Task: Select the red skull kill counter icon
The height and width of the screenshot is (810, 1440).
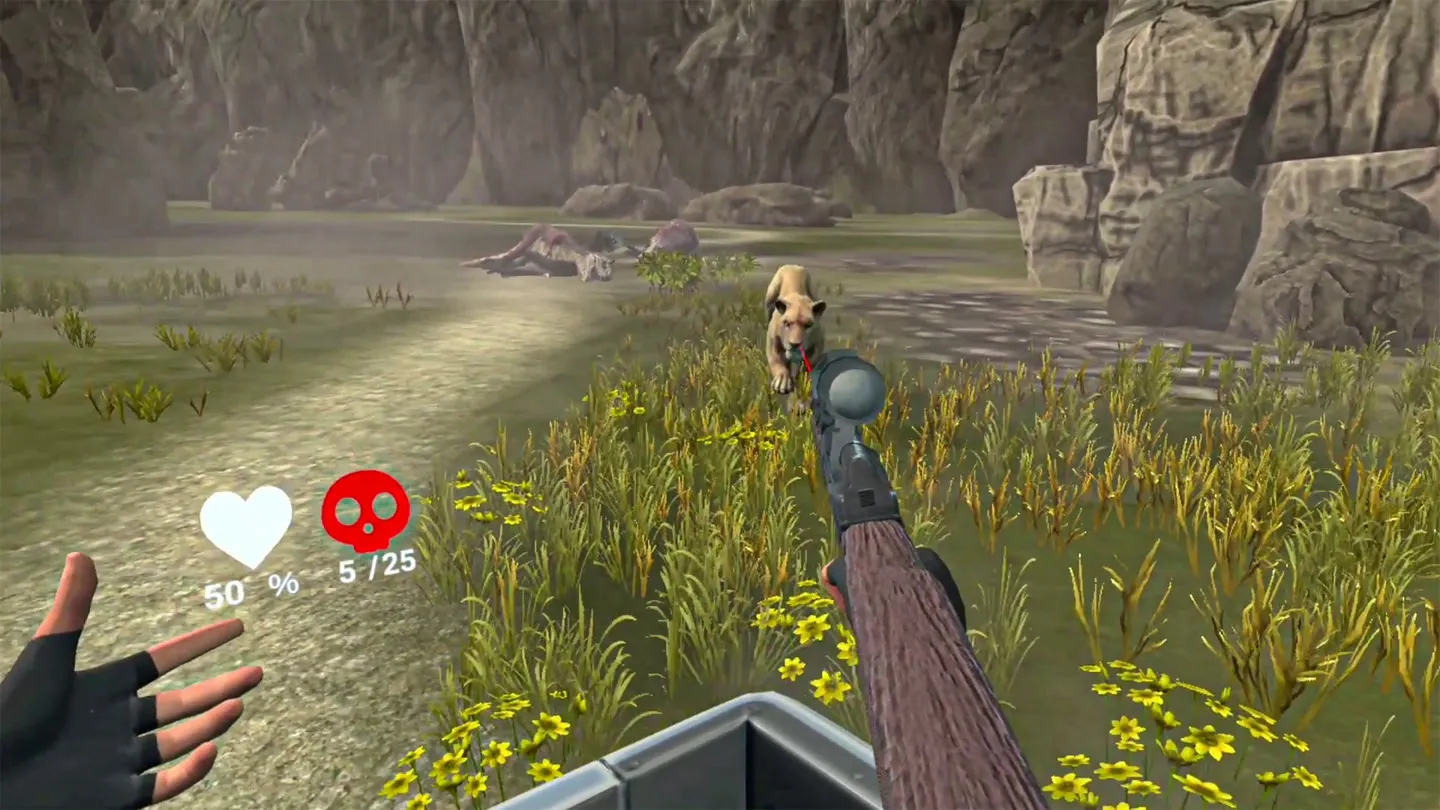Action: (365, 510)
